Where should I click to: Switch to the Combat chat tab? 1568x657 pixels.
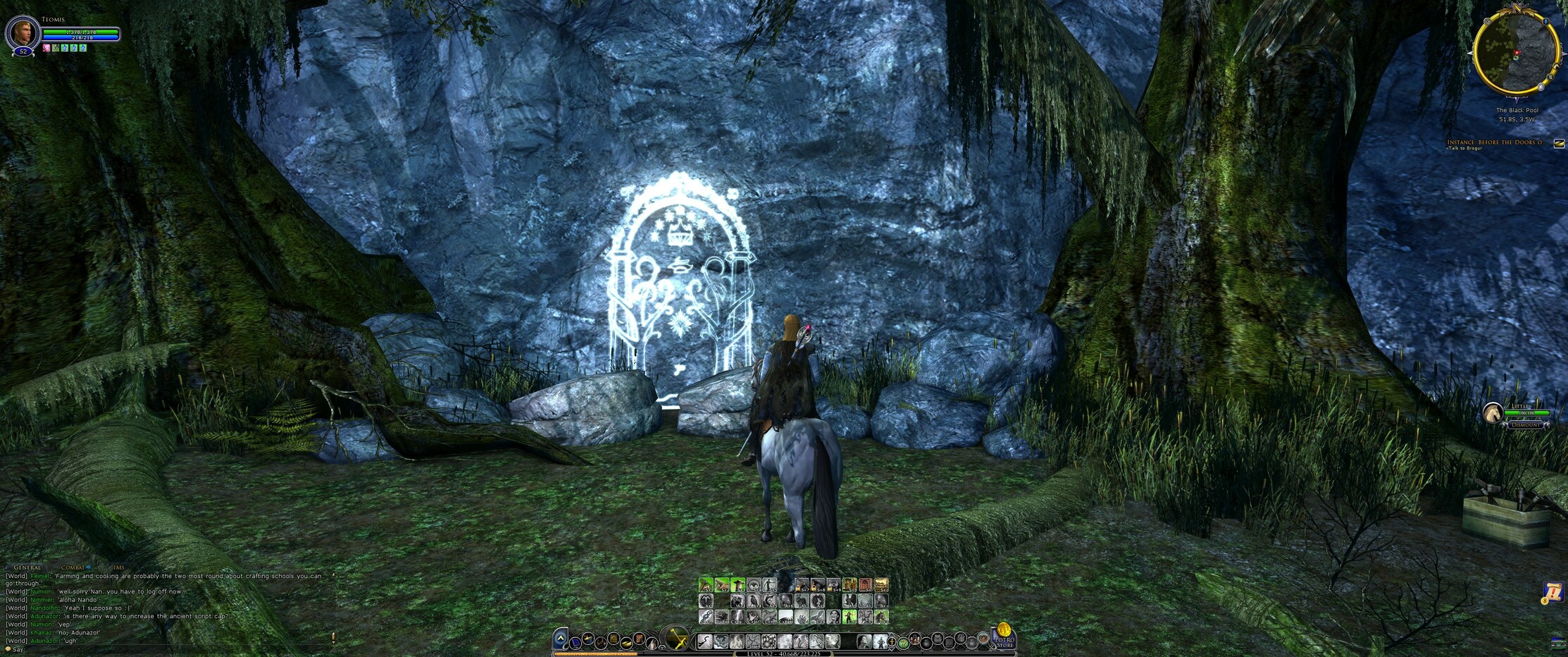pos(73,567)
